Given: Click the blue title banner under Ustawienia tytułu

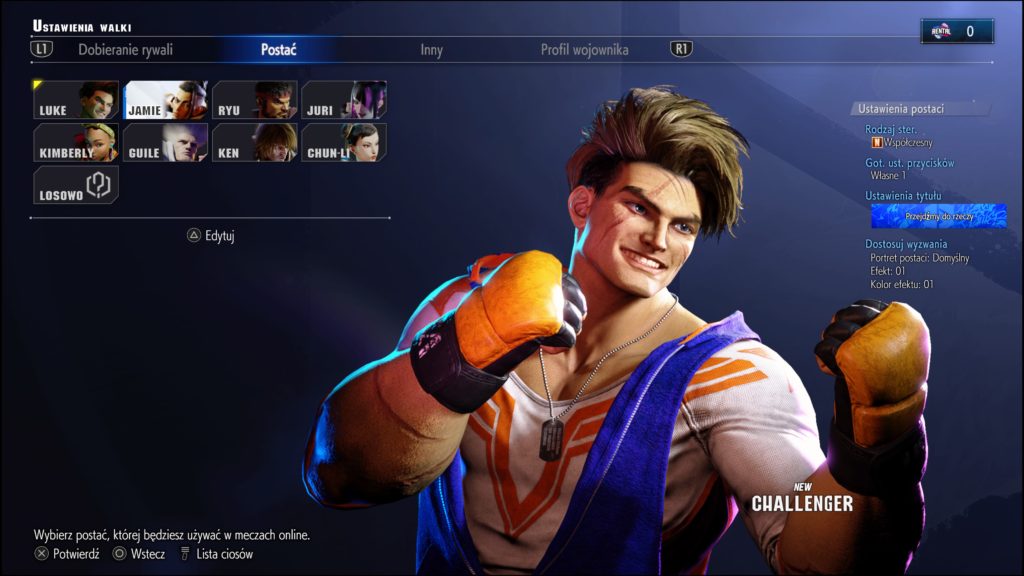Looking at the screenshot, I should pyautogui.click(x=938, y=215).
